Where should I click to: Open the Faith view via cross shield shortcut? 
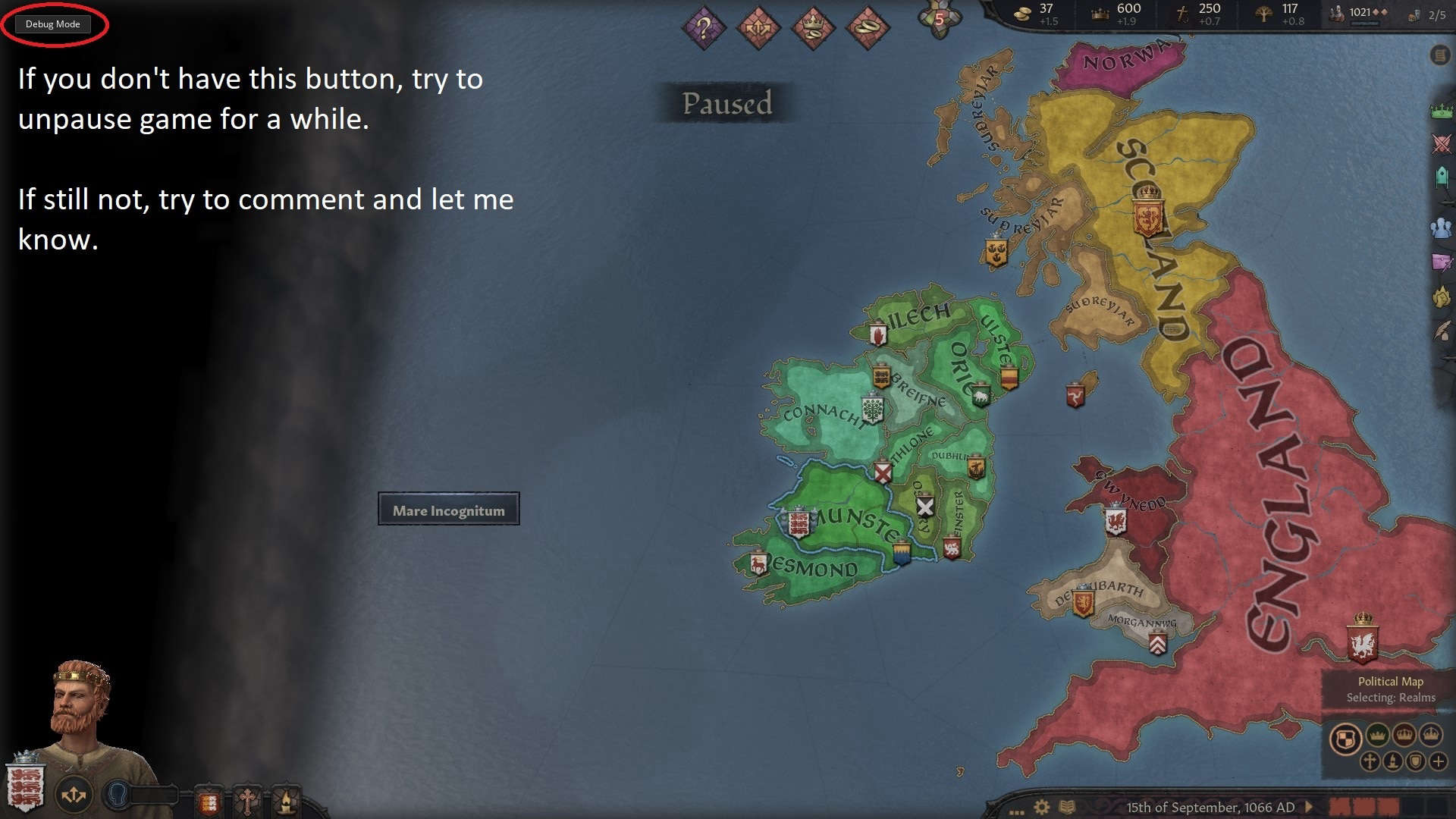point(246,802)
